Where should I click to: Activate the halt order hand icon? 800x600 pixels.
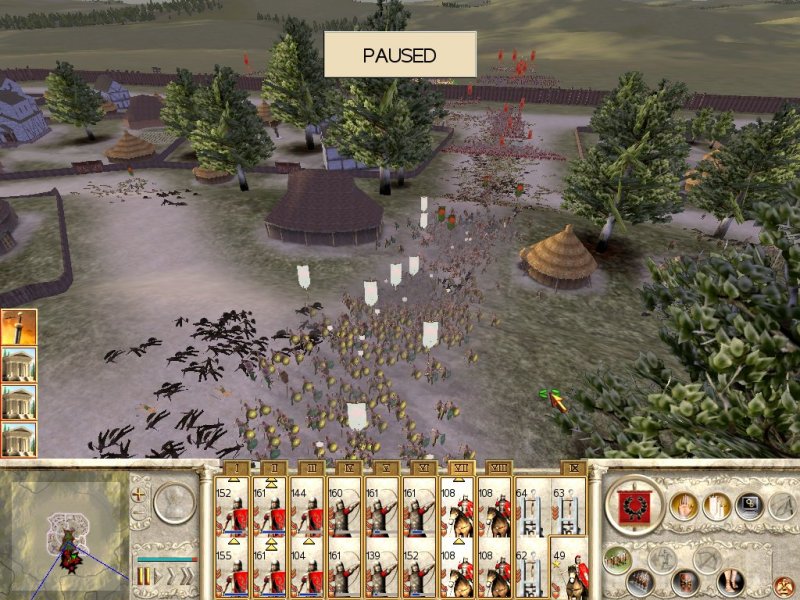pyautogui.click(x=685, y=507)
